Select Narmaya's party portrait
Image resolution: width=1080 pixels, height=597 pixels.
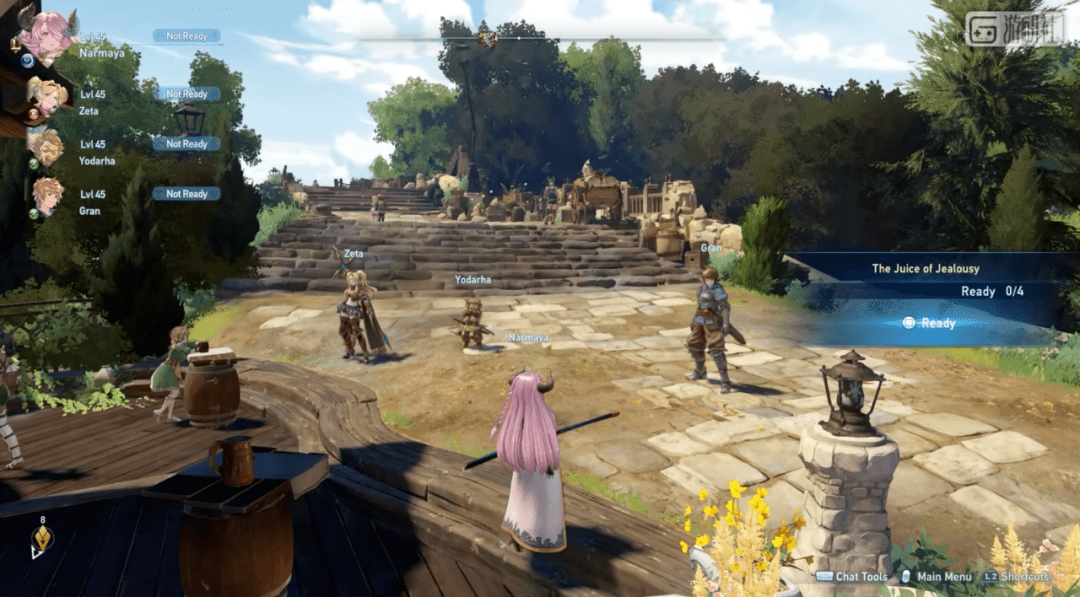point(47,36)
